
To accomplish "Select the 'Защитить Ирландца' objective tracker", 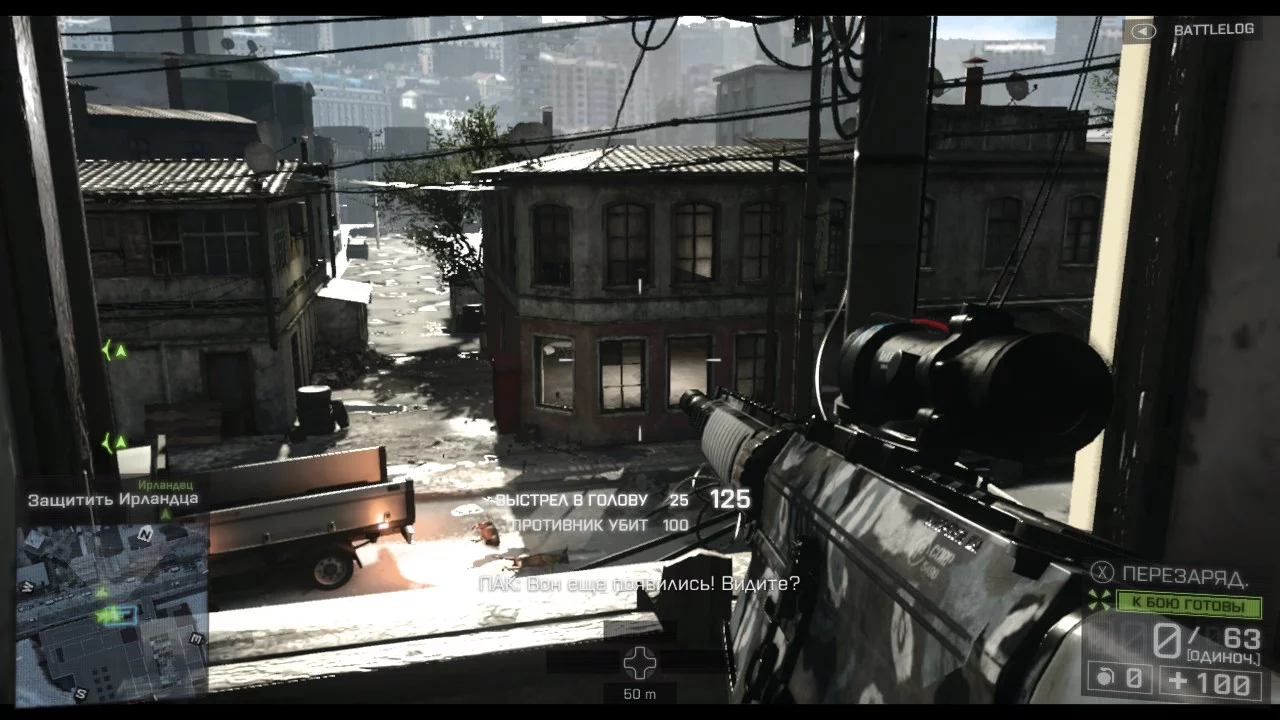I will (113, 499).
